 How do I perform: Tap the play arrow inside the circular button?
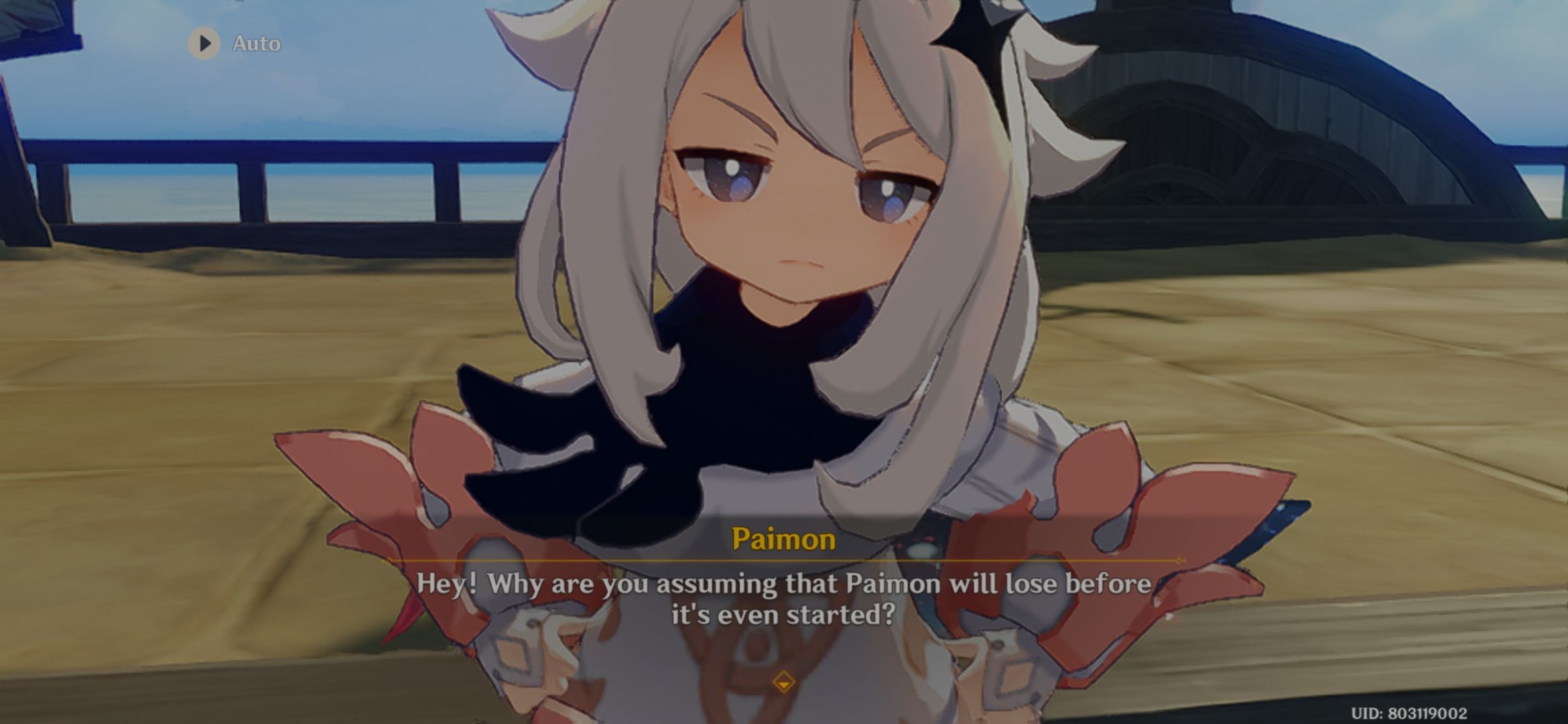203,43
